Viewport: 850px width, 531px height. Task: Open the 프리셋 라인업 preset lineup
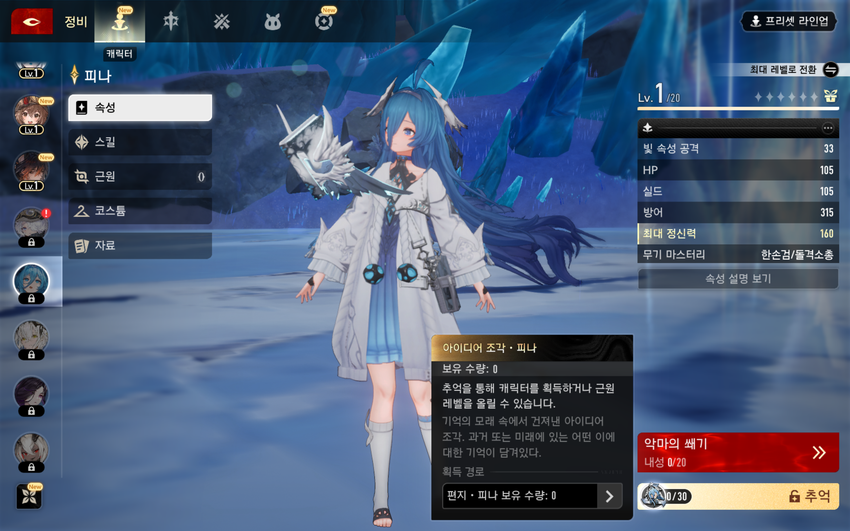(x=788, y=21)
